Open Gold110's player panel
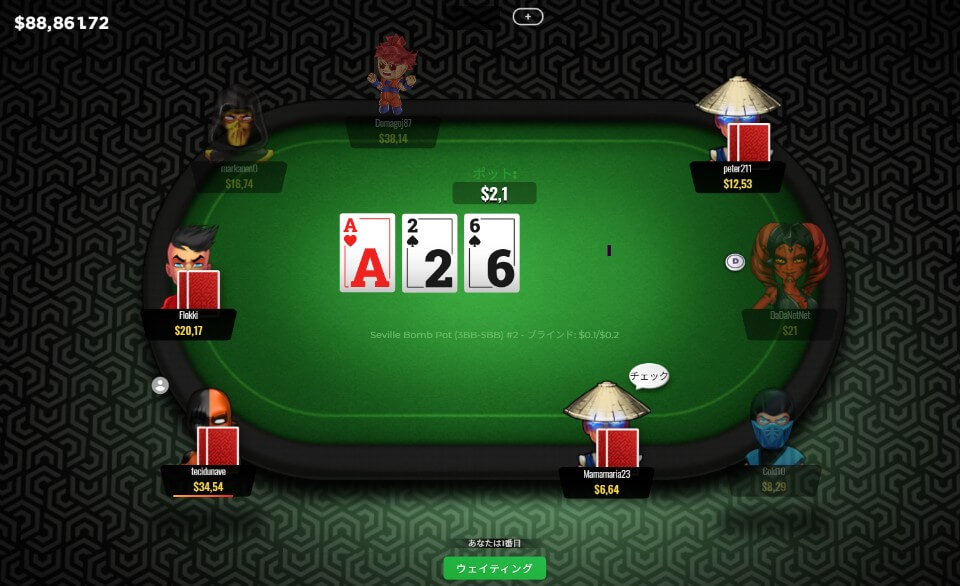960x586 pixels. tap(774, 480)
